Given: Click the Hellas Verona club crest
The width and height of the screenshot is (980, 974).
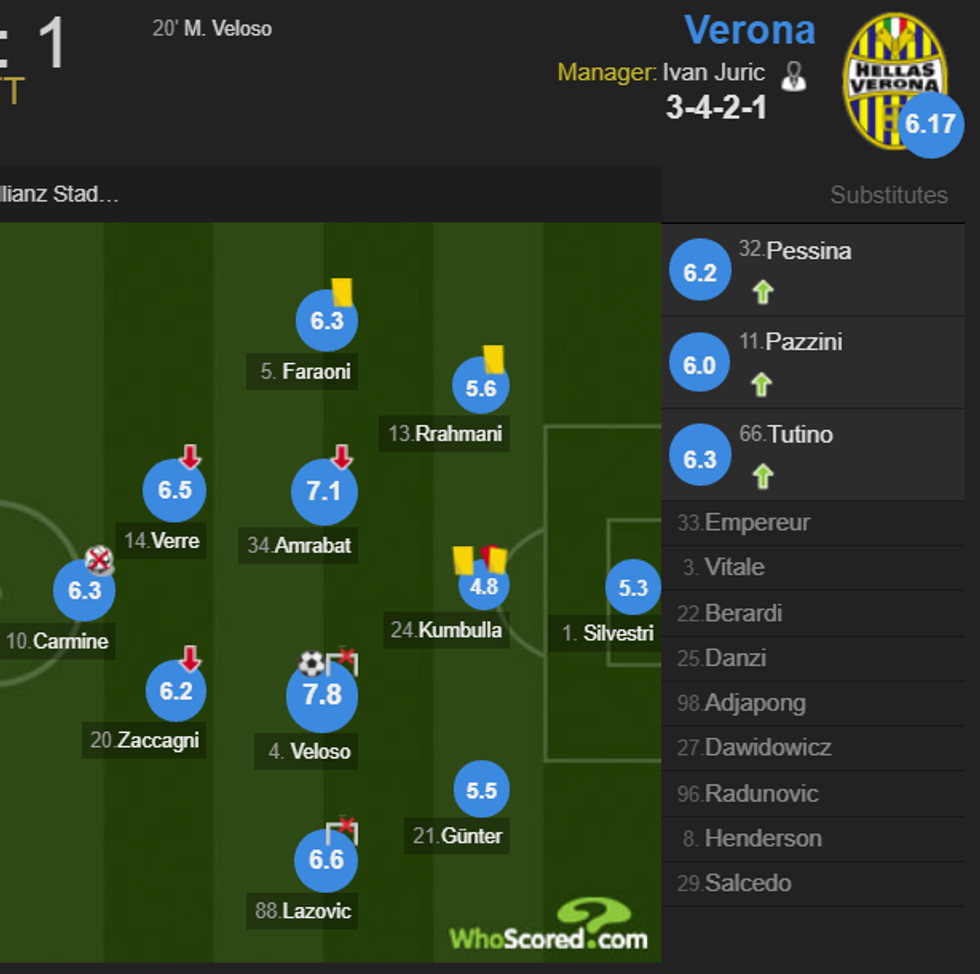Looking at the screenshot, I should click(892, 78).
